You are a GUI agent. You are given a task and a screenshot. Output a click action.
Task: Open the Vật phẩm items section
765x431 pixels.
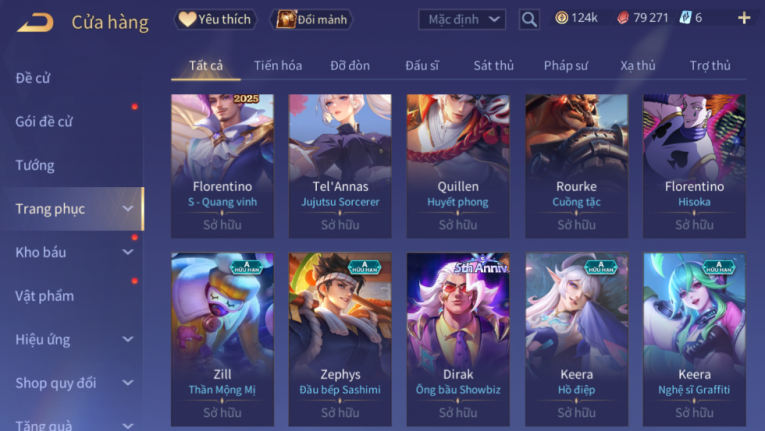[44, 296]
